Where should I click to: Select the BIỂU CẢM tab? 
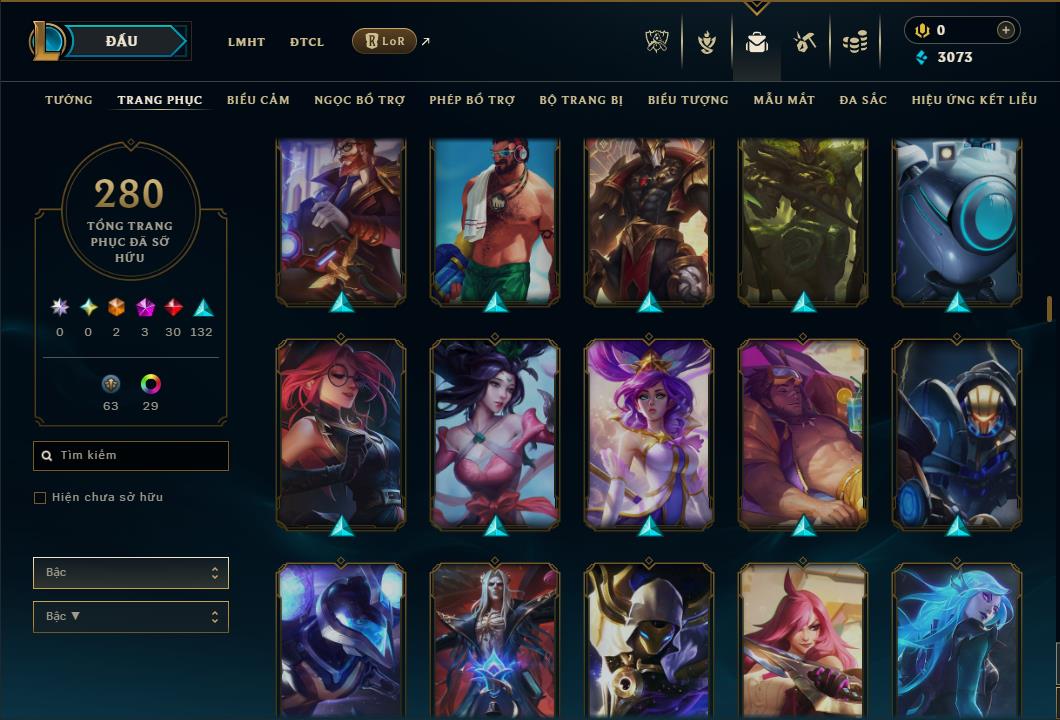click(258, 100)
